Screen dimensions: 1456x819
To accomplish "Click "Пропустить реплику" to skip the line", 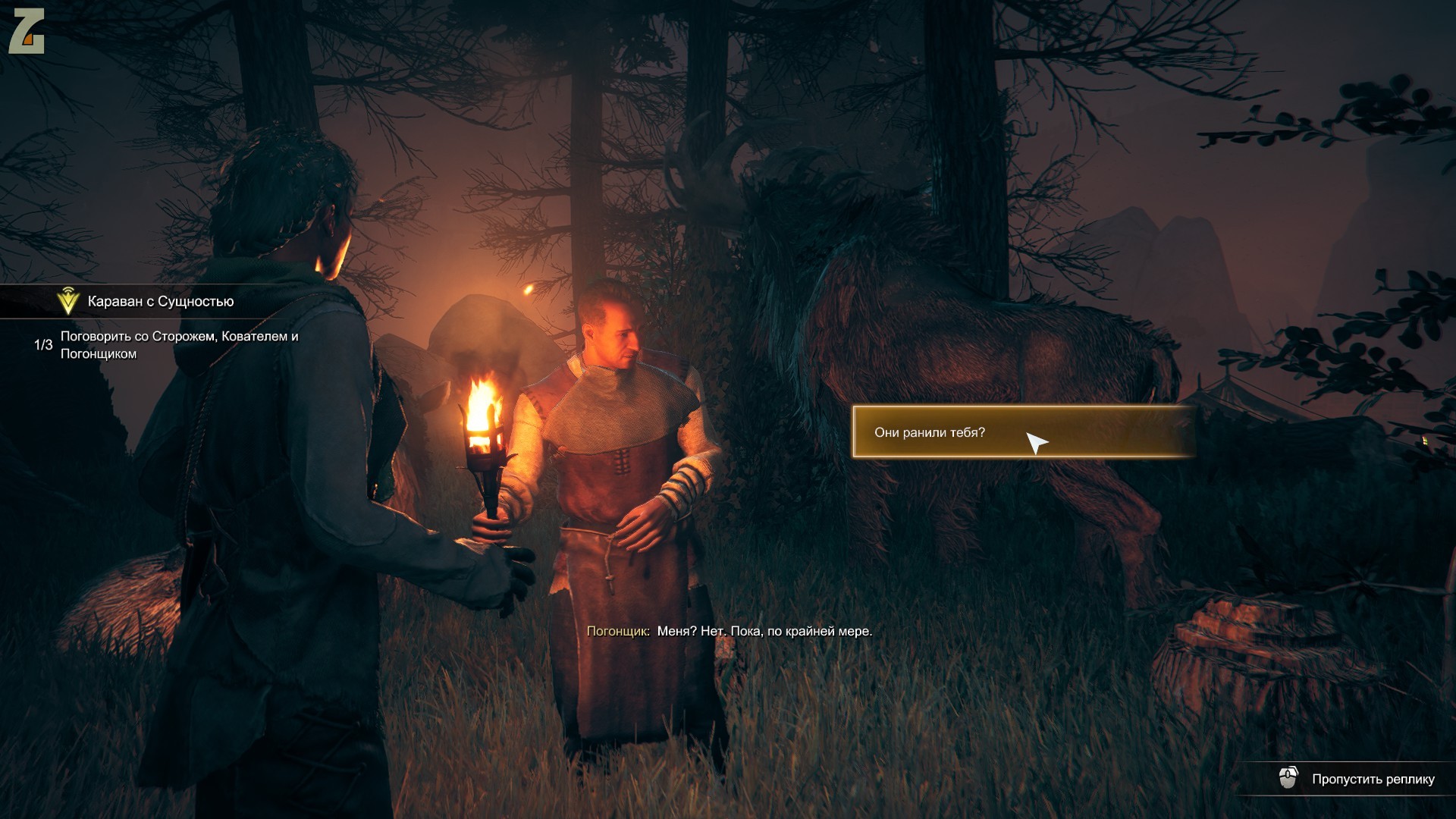I will pos(1372,779).
